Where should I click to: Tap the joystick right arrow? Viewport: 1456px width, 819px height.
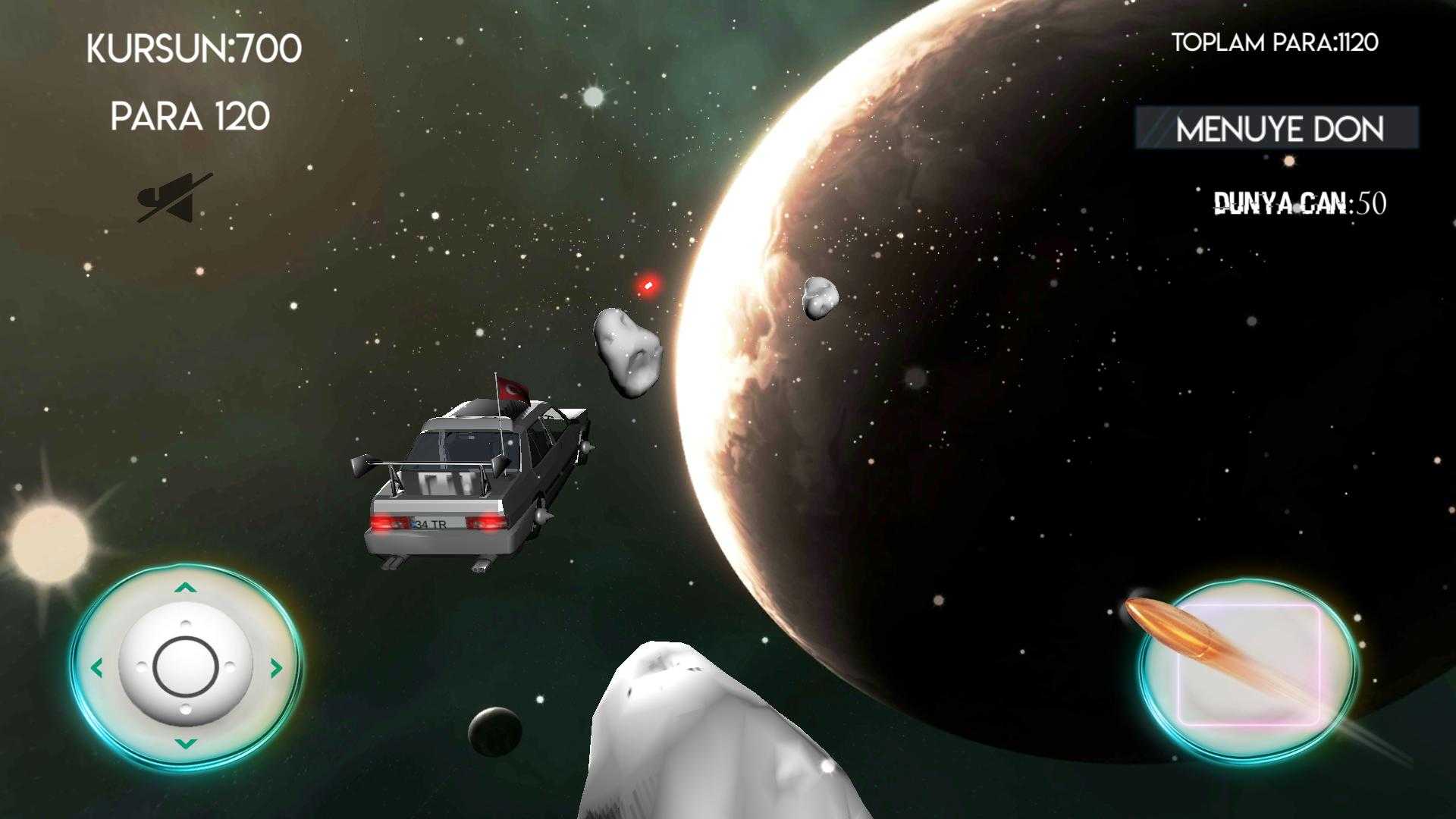tap(276, 668)
